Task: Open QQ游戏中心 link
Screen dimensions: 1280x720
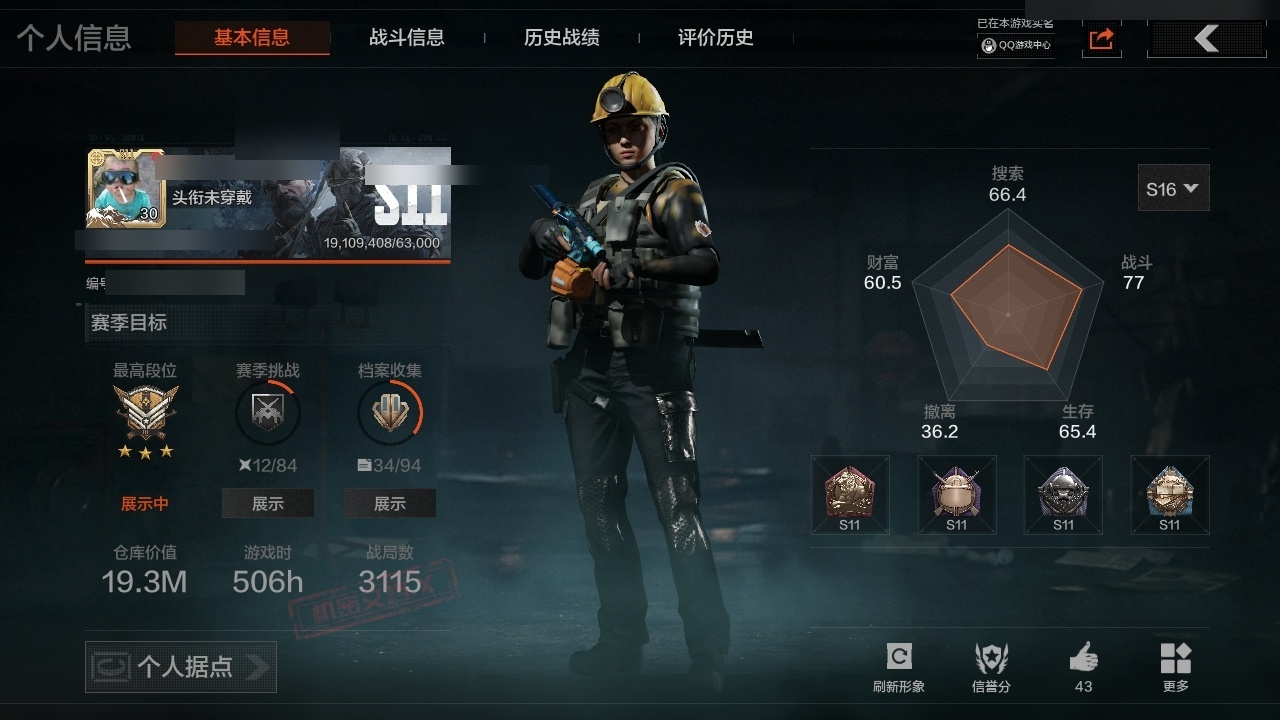Action: point(1016,45)
